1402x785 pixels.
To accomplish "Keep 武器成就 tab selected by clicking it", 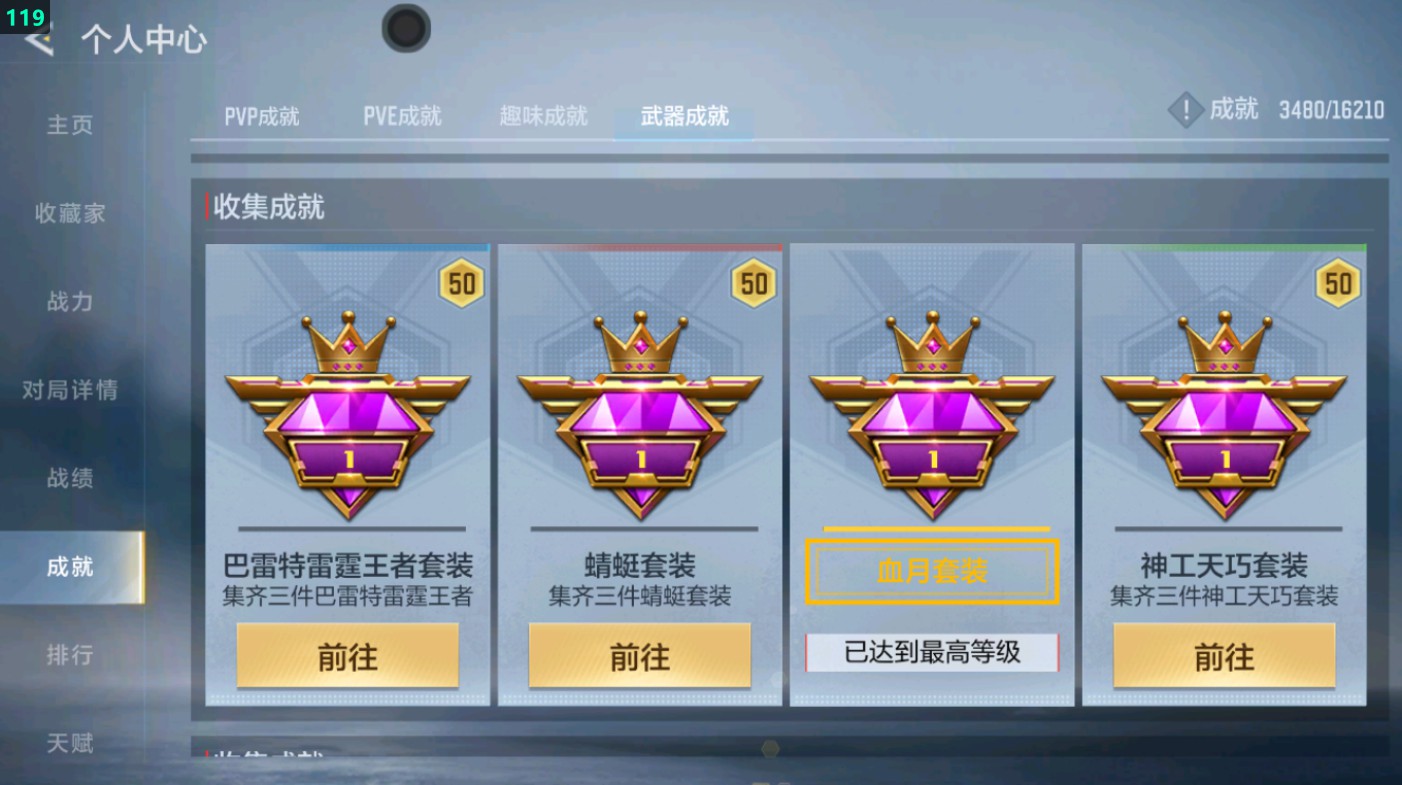I will pyautogui.click(x=682, y=116).
